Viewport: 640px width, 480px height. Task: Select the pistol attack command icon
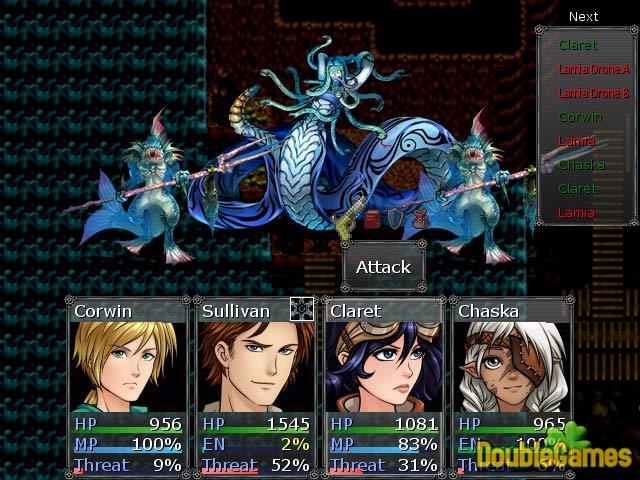click(x=346, y=224)
